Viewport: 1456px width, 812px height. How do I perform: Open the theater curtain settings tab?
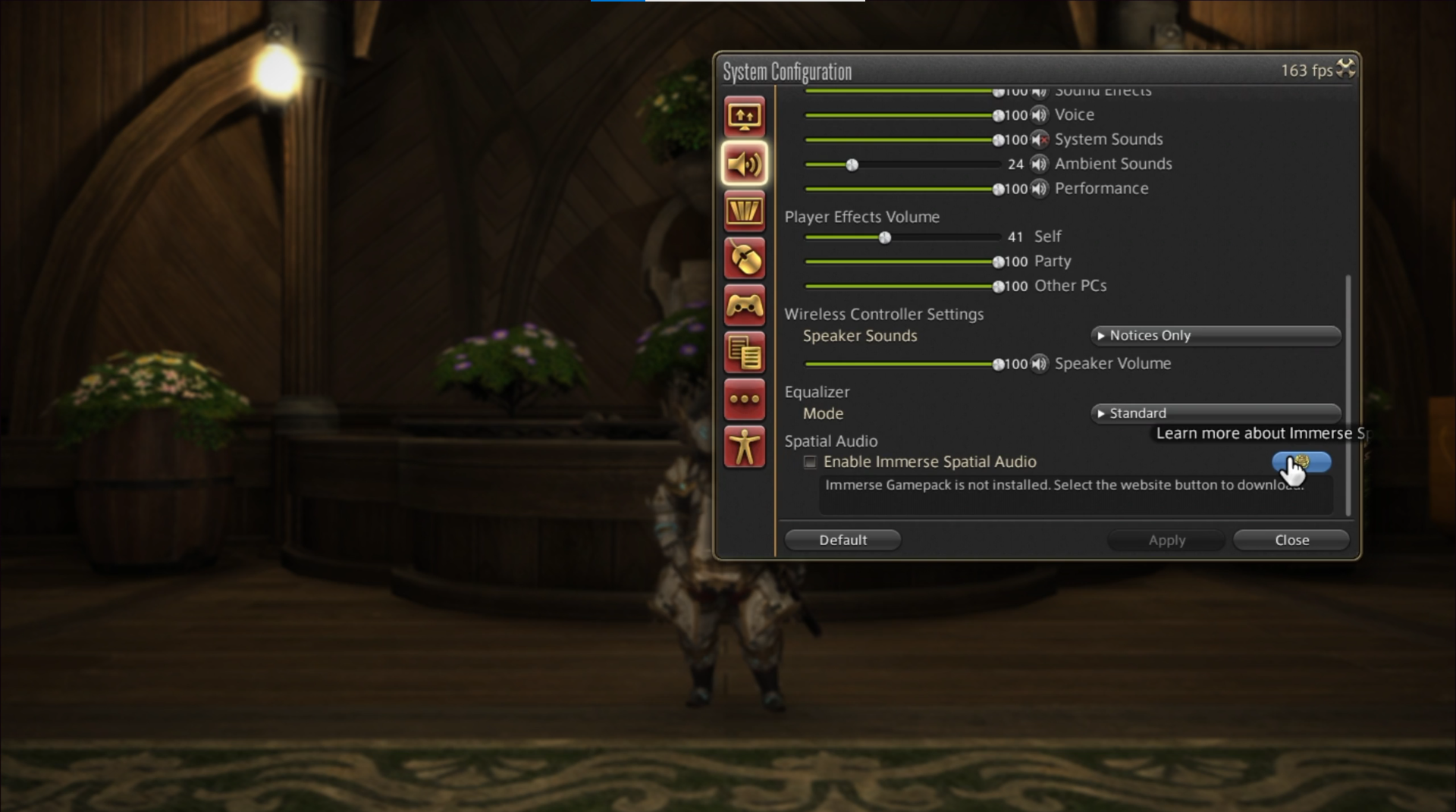click(744, 212)
